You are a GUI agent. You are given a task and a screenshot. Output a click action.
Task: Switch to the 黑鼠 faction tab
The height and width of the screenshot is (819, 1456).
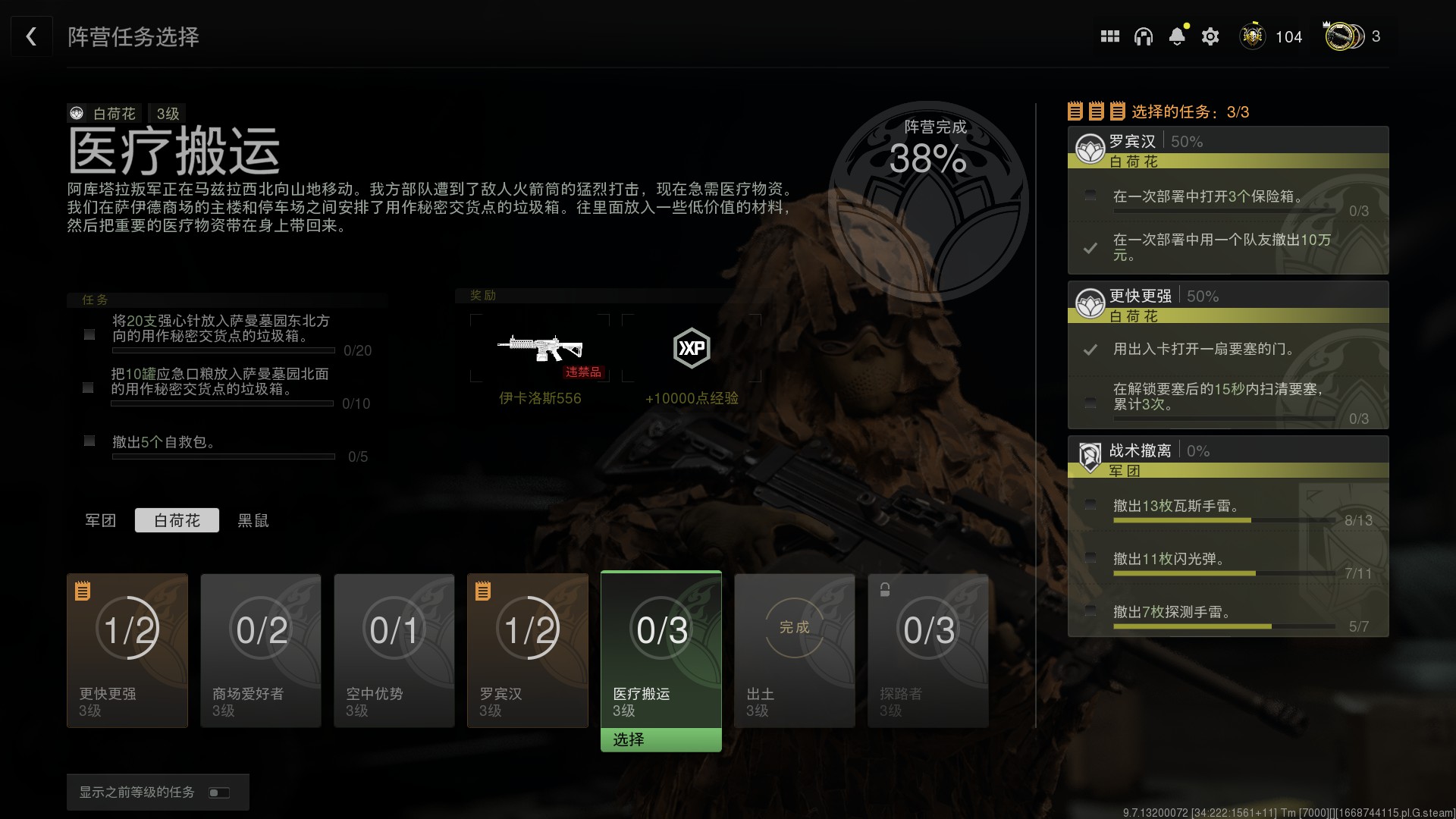click(x=253, y=520)
